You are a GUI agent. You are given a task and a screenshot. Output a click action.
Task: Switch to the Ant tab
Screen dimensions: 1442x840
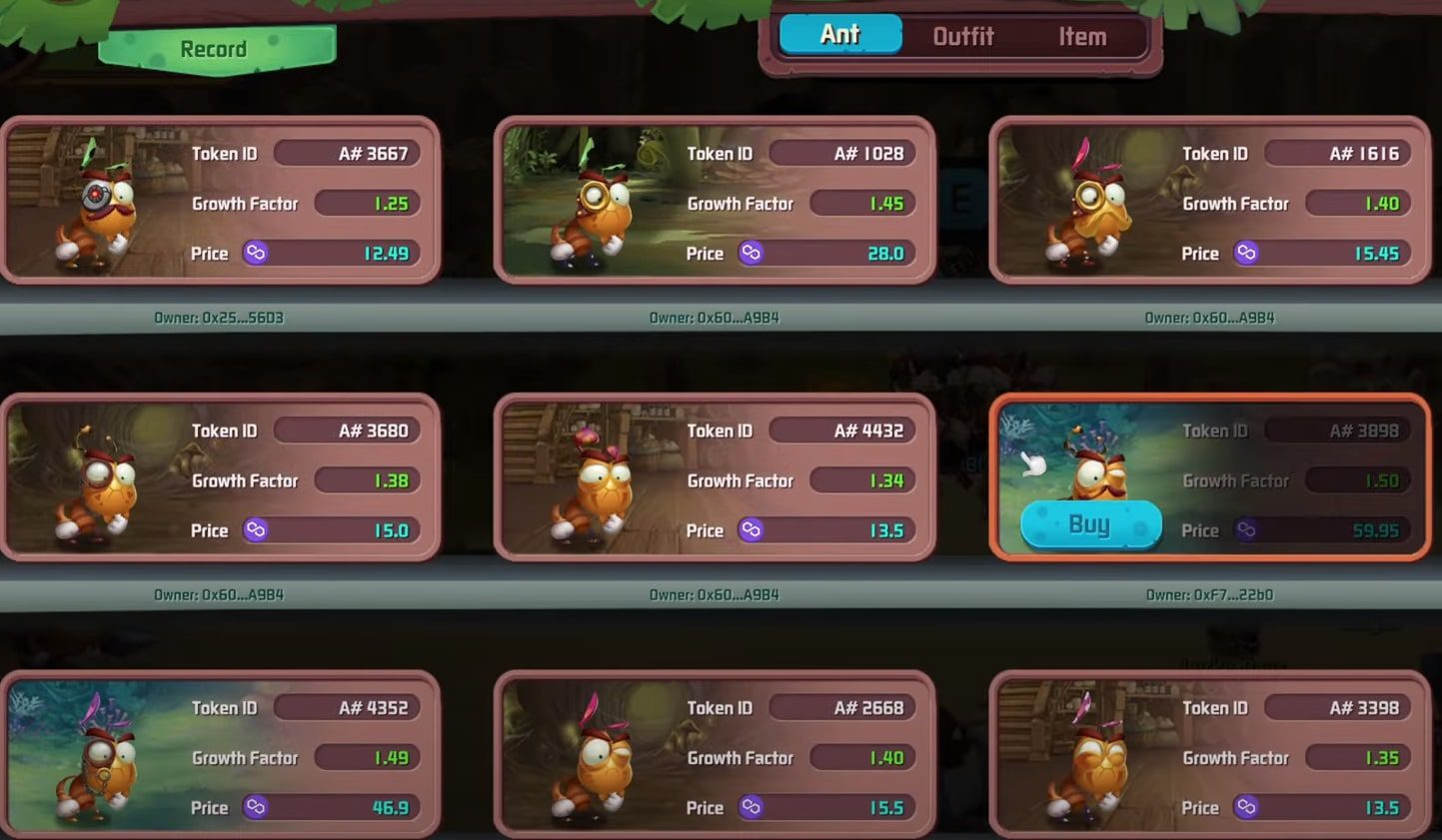pos(839,35)
